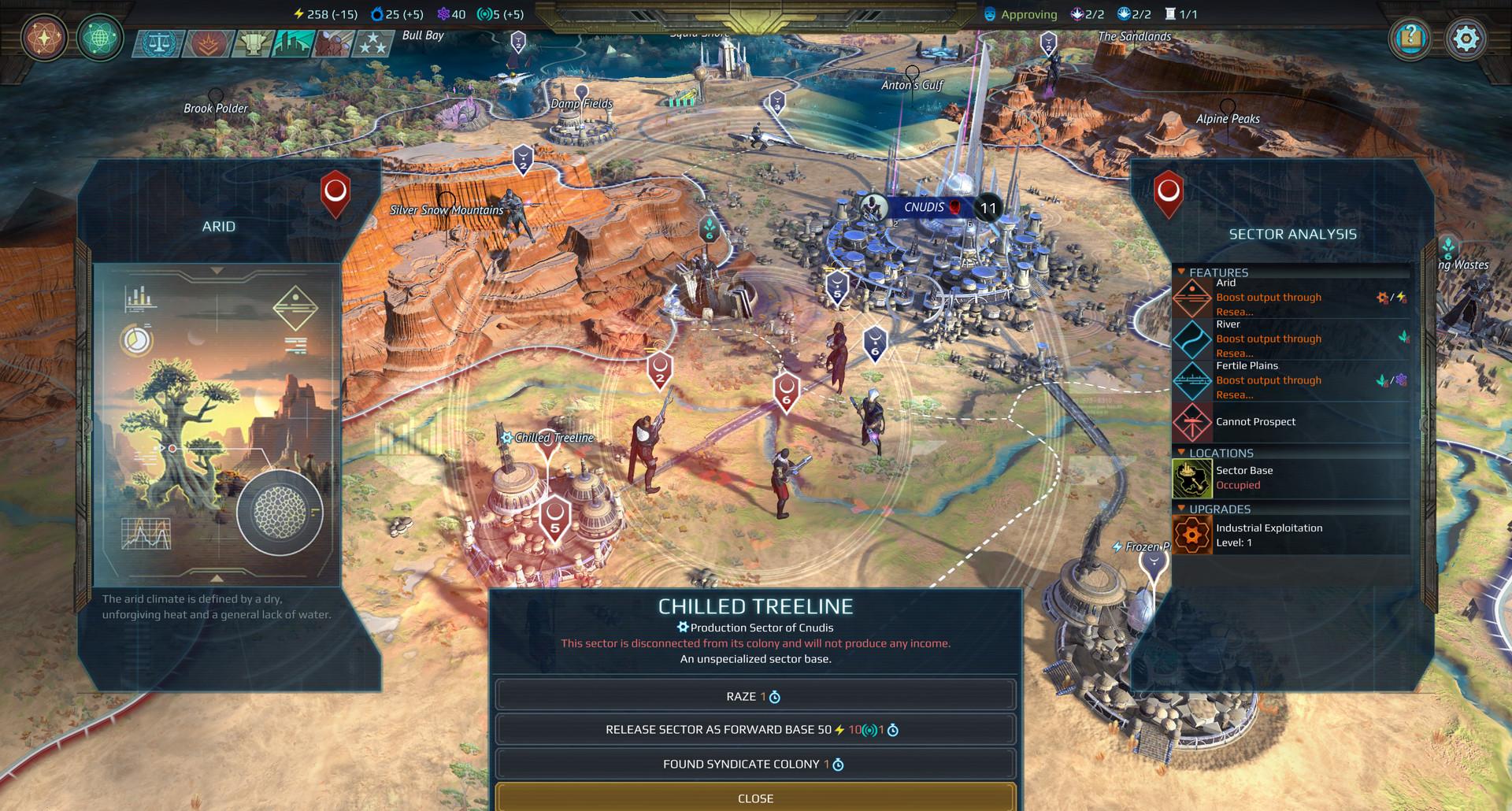The width and height of the screenshot is (1512, 811).
Task: Select the Cnudis colony banner
Action: pos(923,208)
